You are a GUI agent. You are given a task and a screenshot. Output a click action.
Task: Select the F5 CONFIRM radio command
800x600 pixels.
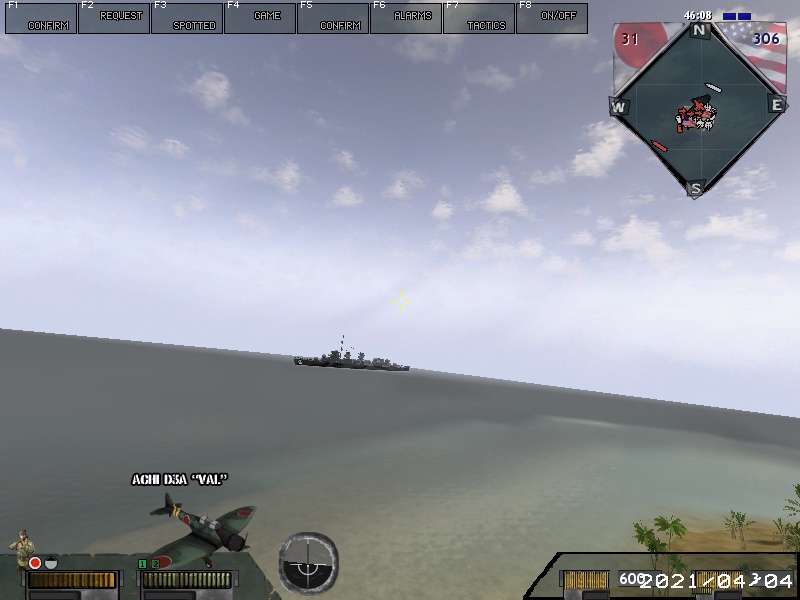pyautogui.click(x=333, y=18)
